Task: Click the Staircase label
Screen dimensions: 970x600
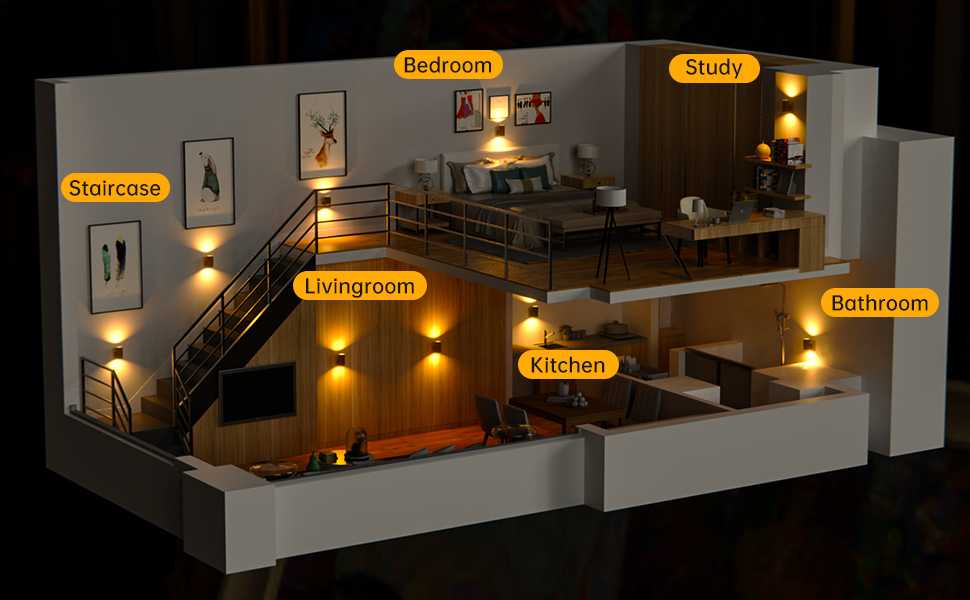Action: [114, 188]
